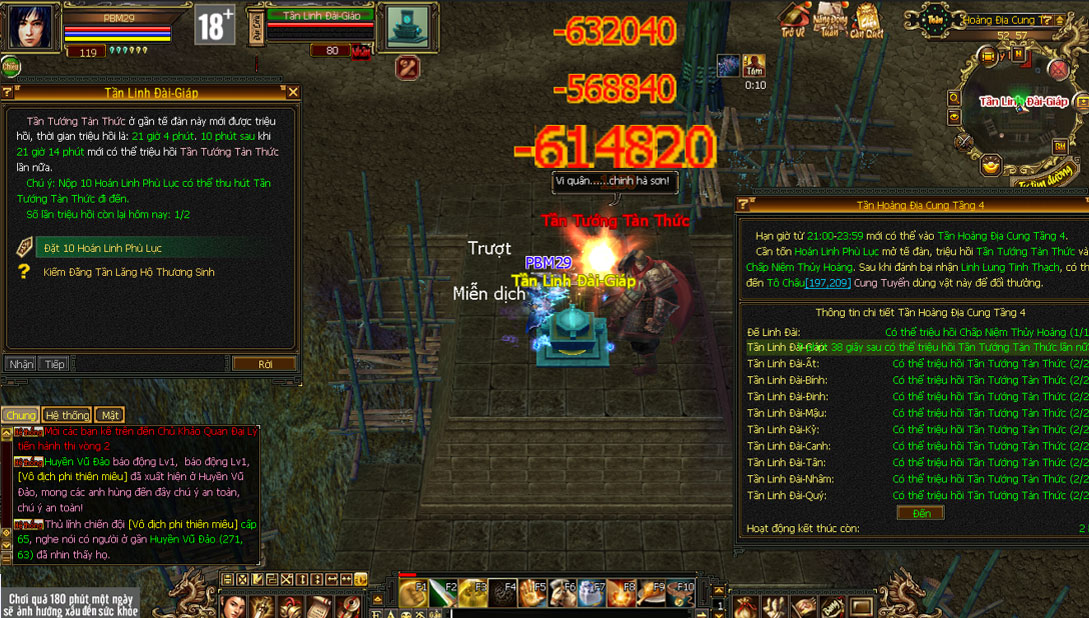Click the Đến button in Địa Cung panel
The image size is (1089, 618).
[921, 513]
